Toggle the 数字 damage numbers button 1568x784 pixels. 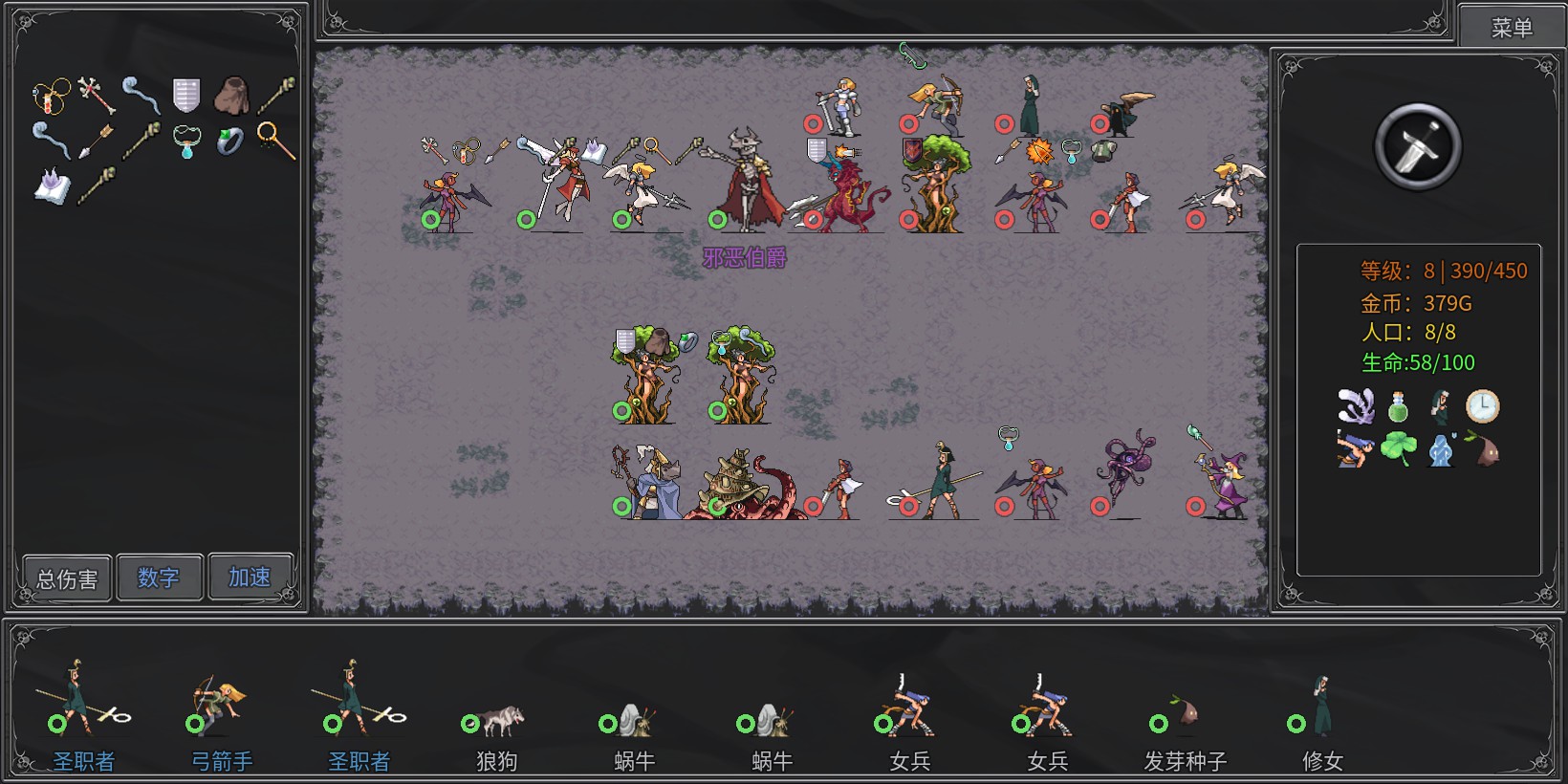[x=159, y=577]
